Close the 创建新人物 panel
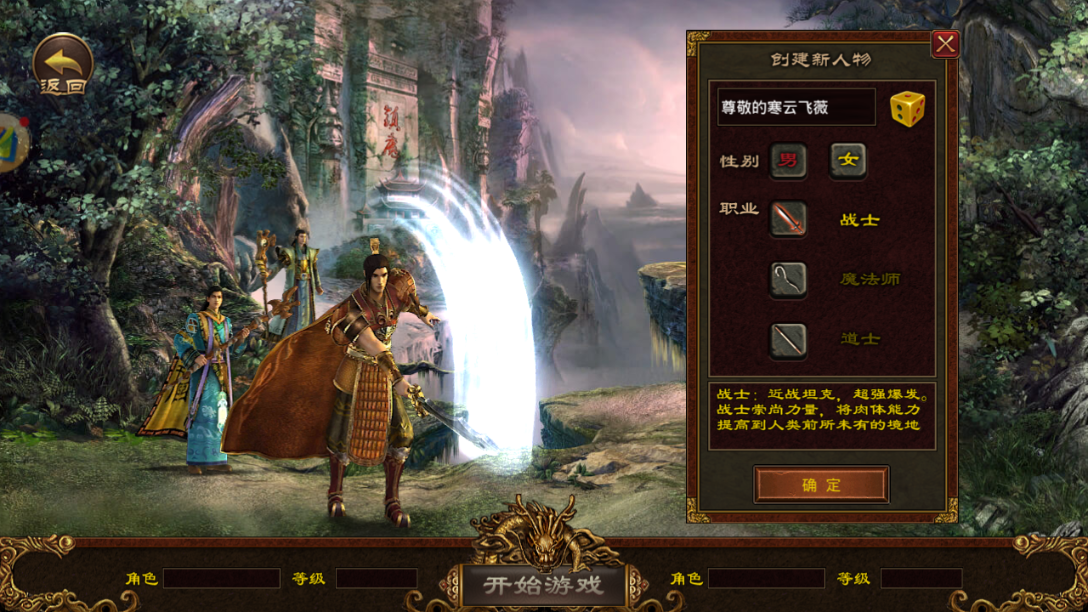The height and width of the screenshot is (612, 1088). tap(945, 44)
